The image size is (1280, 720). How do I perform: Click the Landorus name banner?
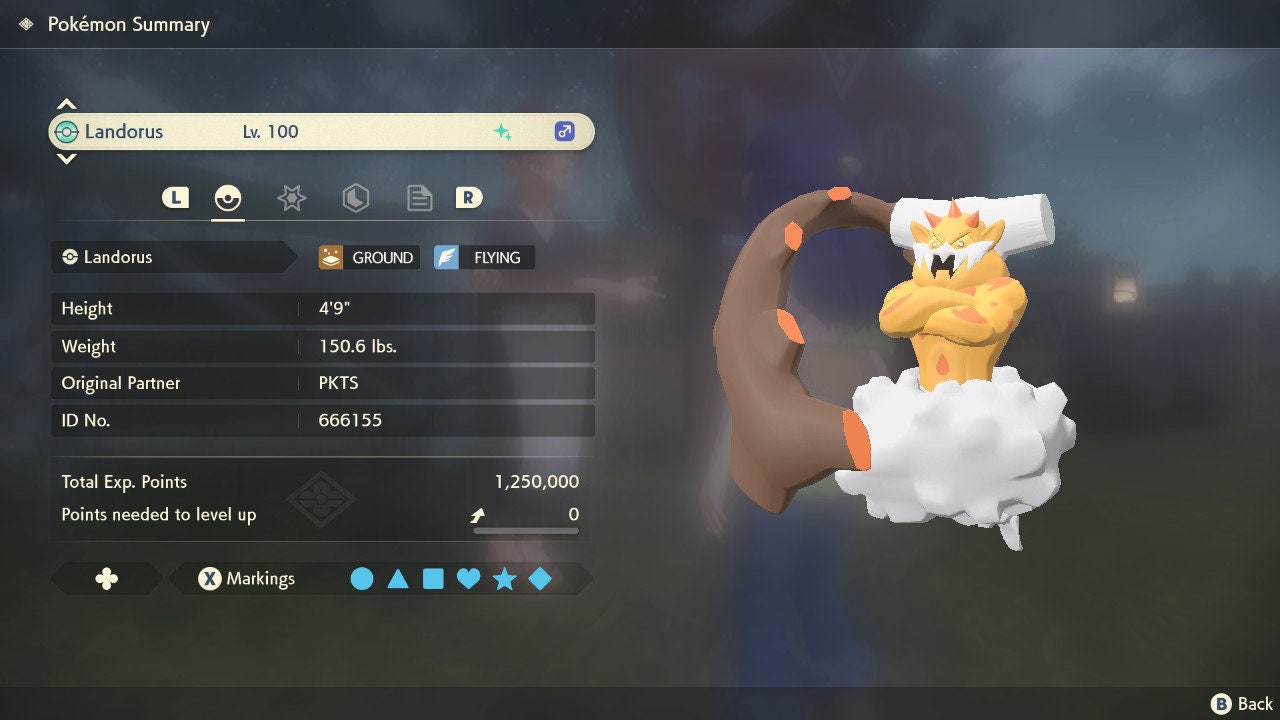pos(321,132)
